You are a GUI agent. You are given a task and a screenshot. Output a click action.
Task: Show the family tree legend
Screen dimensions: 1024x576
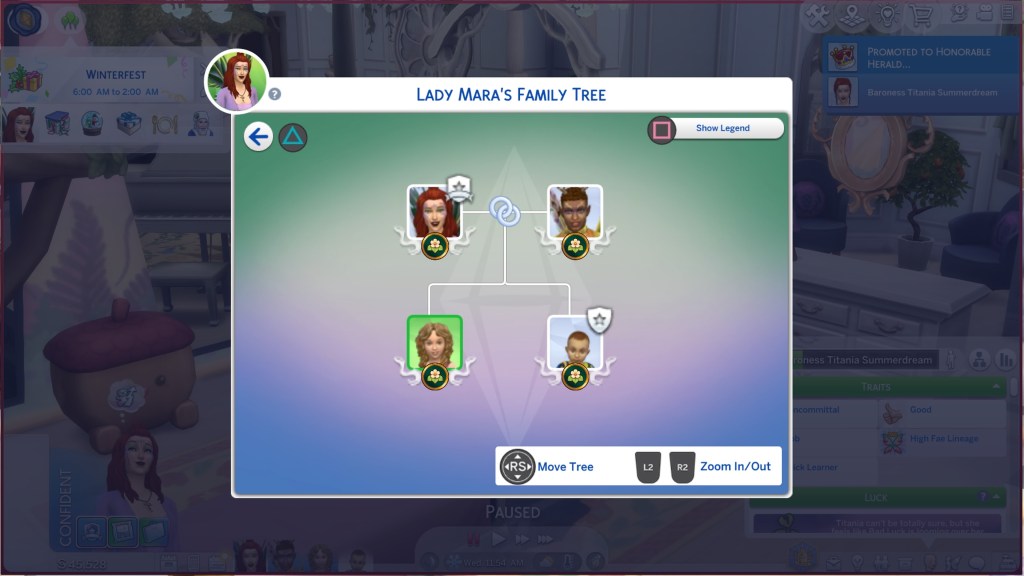pos(722,129)
